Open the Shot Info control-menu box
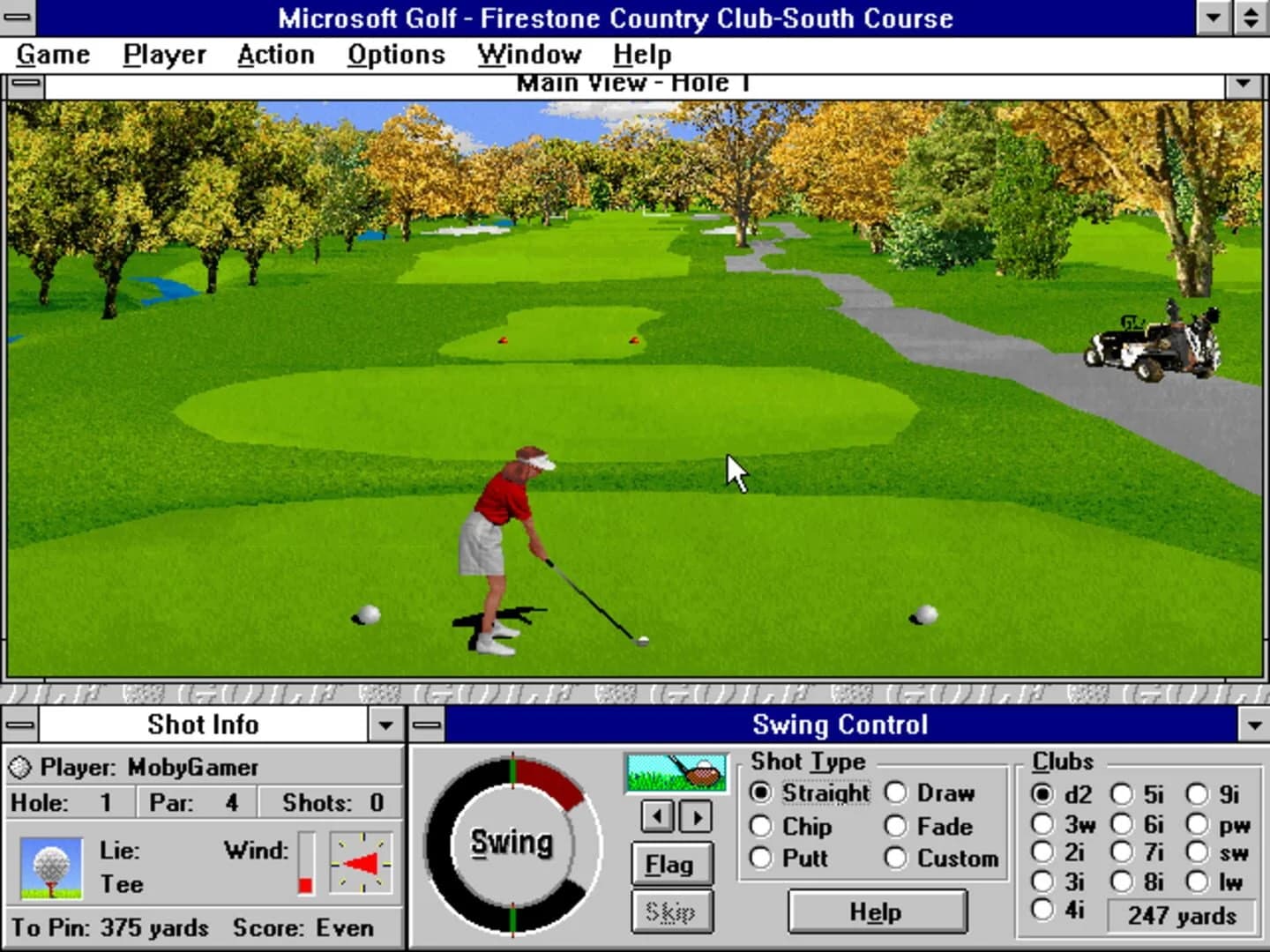This screenshot has width=1270, height=952. [x=18, y=725]
